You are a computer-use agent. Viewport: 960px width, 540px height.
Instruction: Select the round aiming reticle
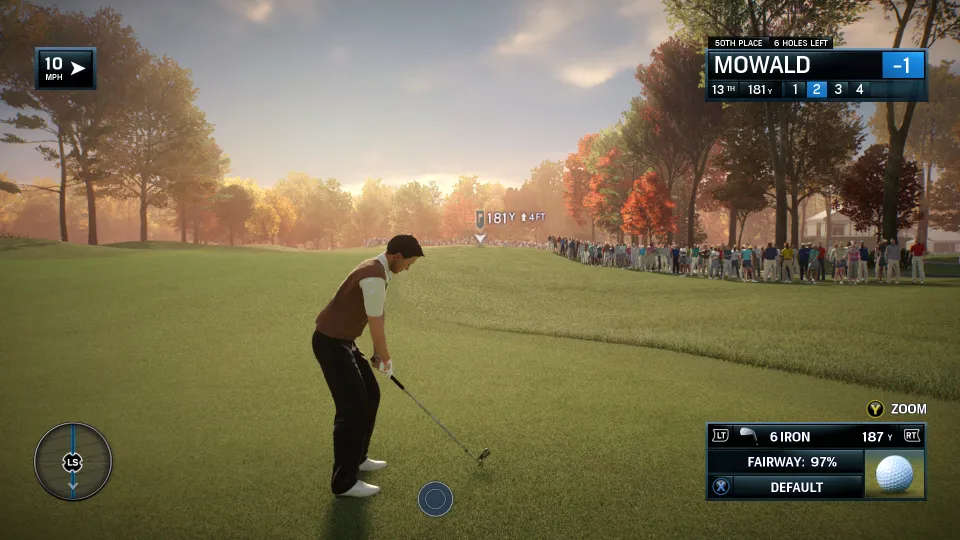[x=435, y=498]
